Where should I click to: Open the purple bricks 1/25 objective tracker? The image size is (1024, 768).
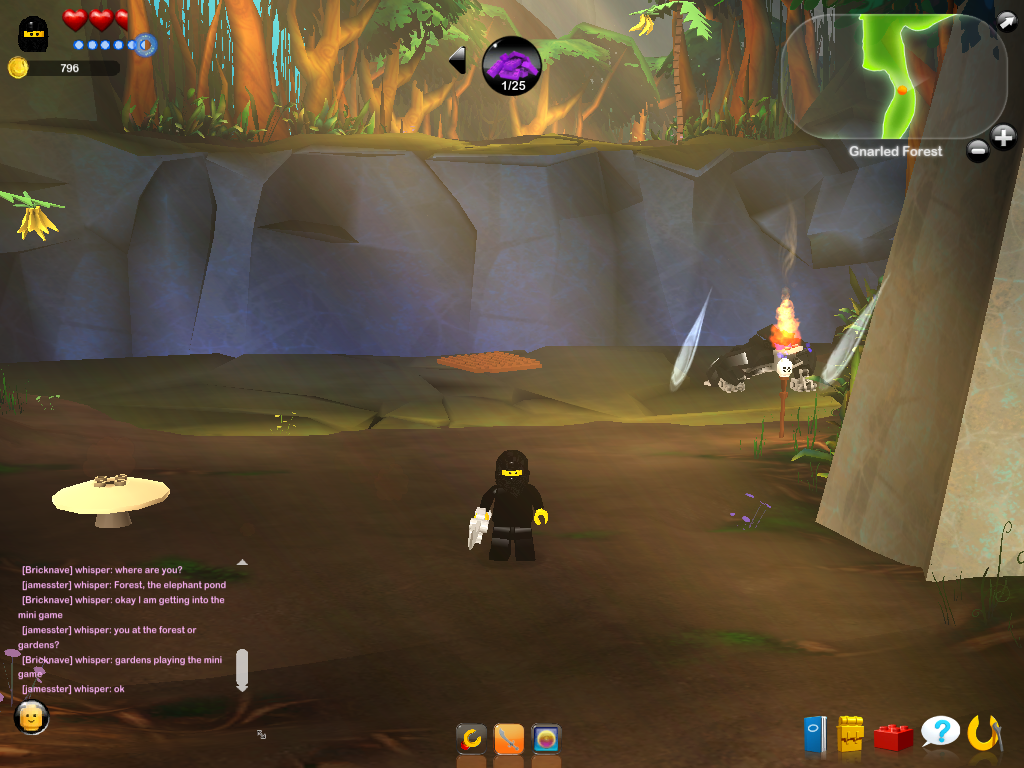point(512,66)
